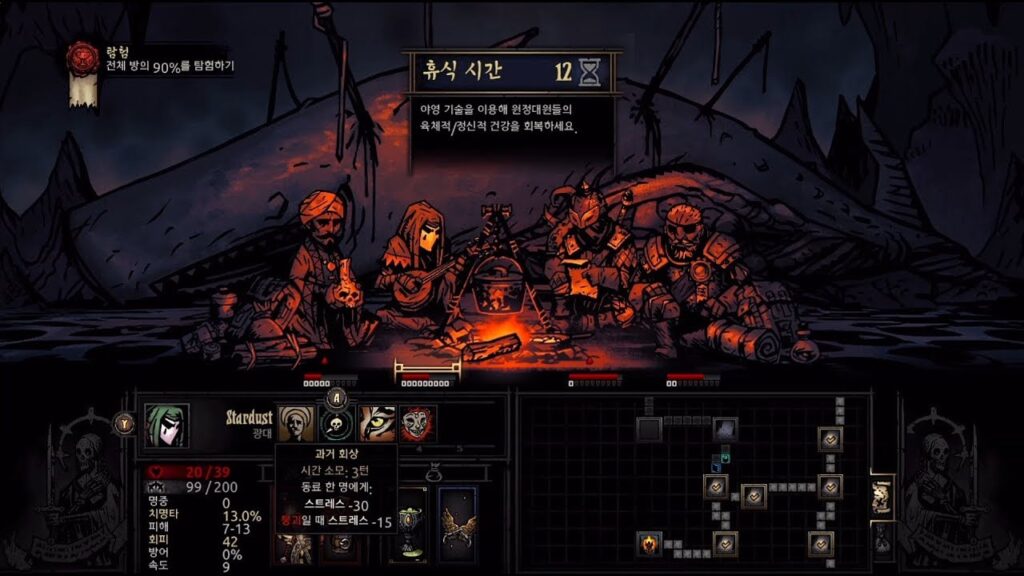1024x576 pixels.
Task: Choose the tiger eye camping skill
Action: pos(377,424)
